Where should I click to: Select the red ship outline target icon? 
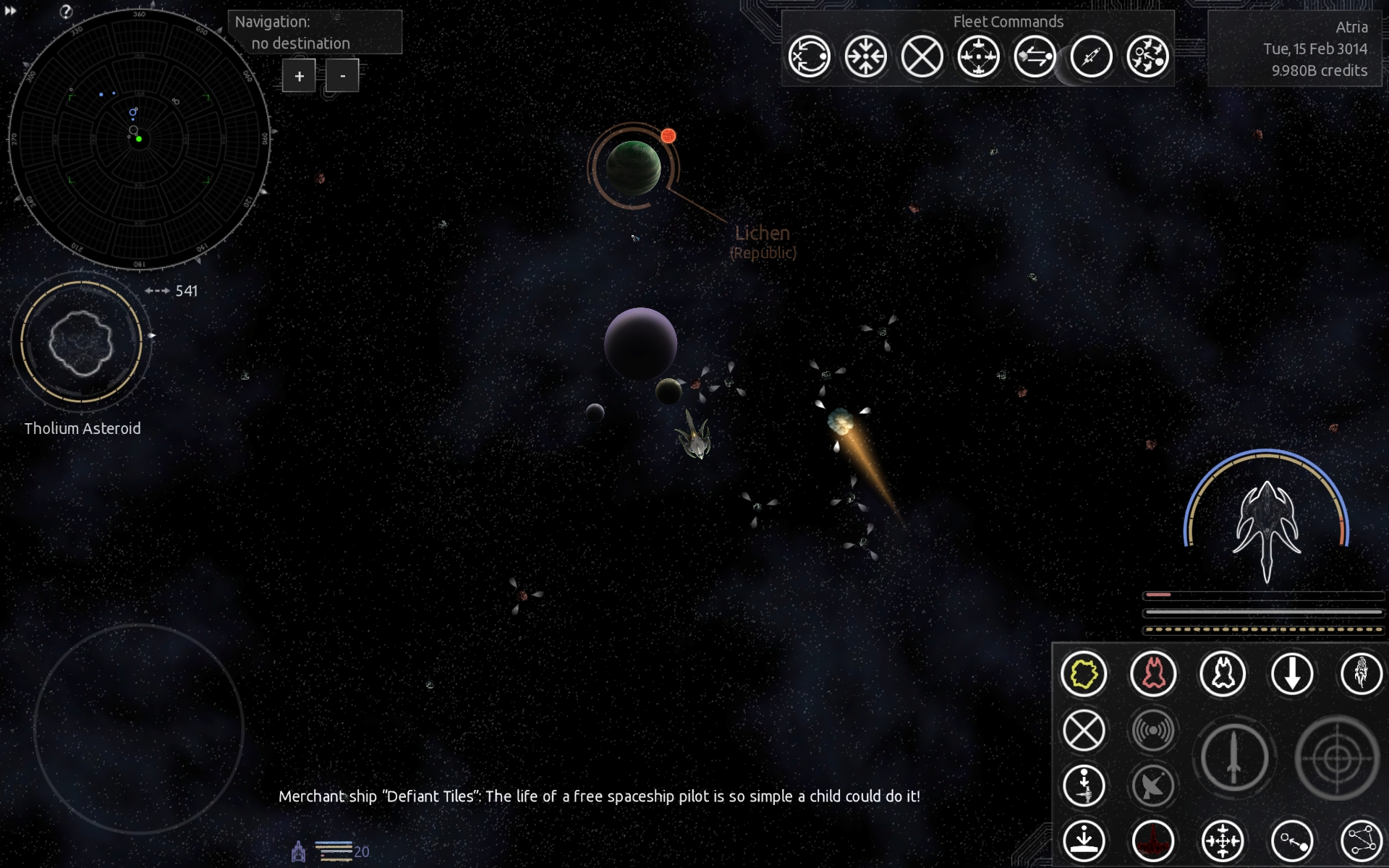pos(1153,674)
